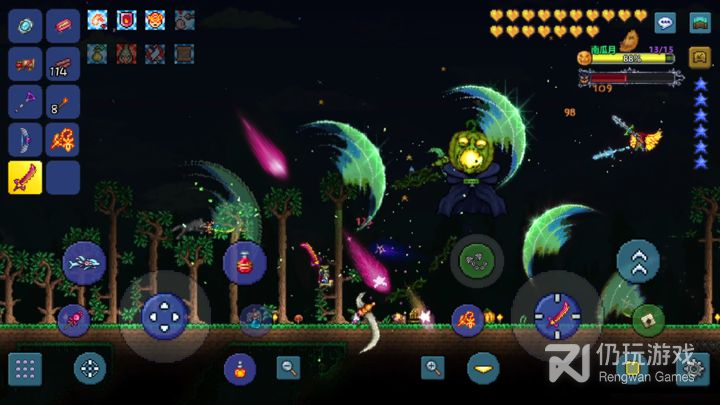Select the fiery orange weapon slot
Image resolution: width=720 pixels, height=405 pixels.
[63, 139]
